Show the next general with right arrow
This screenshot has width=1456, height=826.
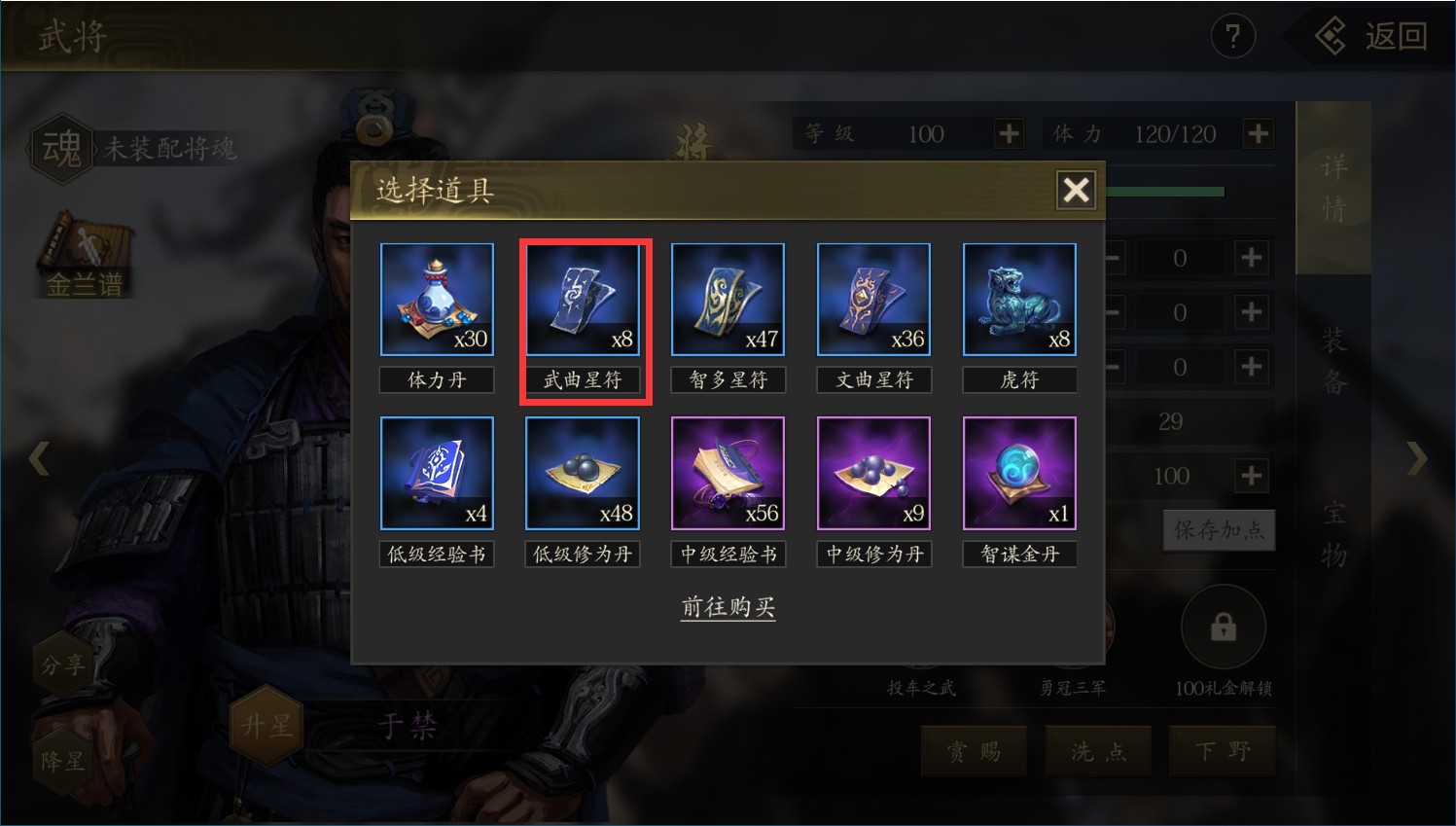pyautogui.click(x=1416, y=457)
